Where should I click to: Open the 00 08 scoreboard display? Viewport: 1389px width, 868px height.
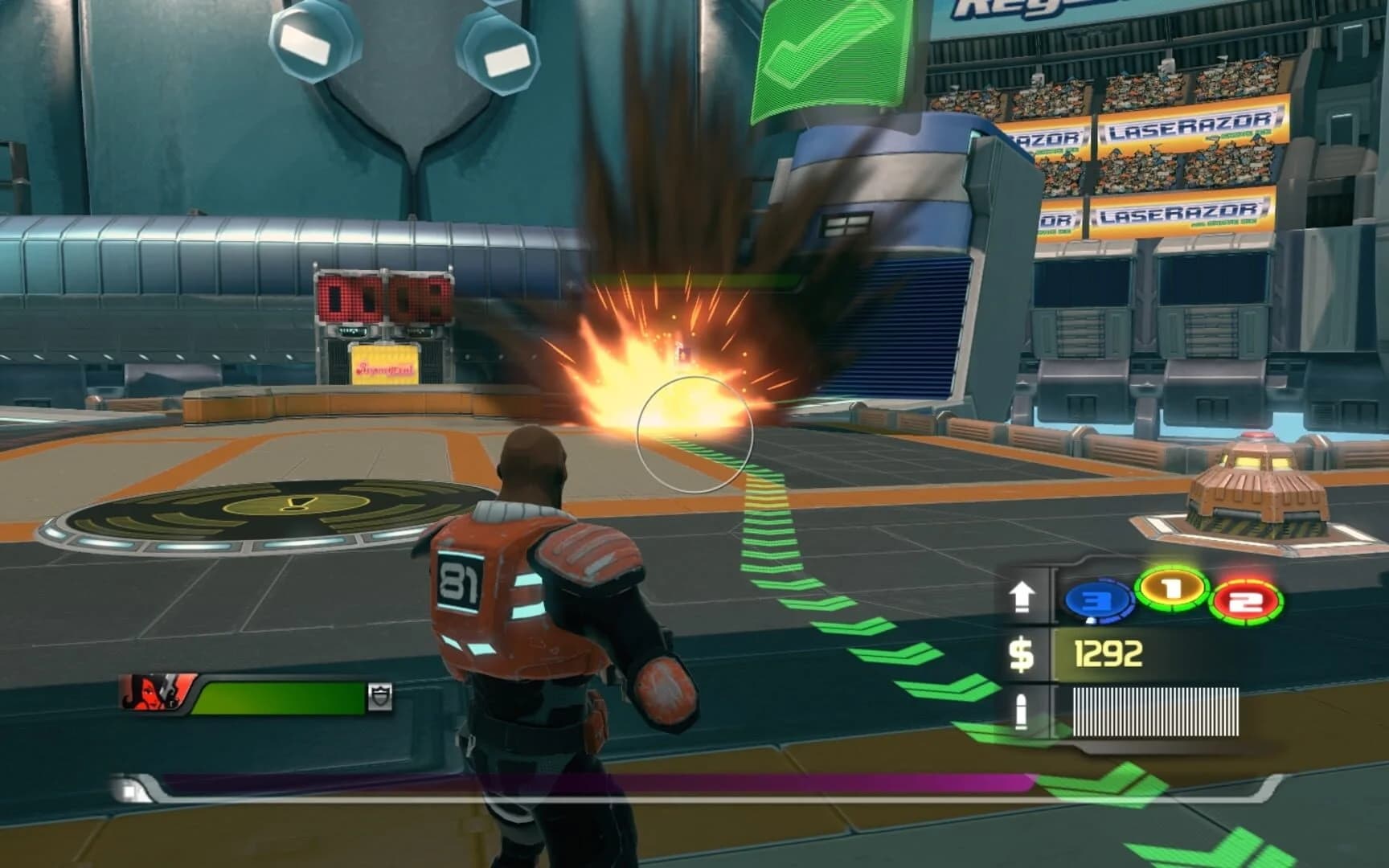pos(384,299)
